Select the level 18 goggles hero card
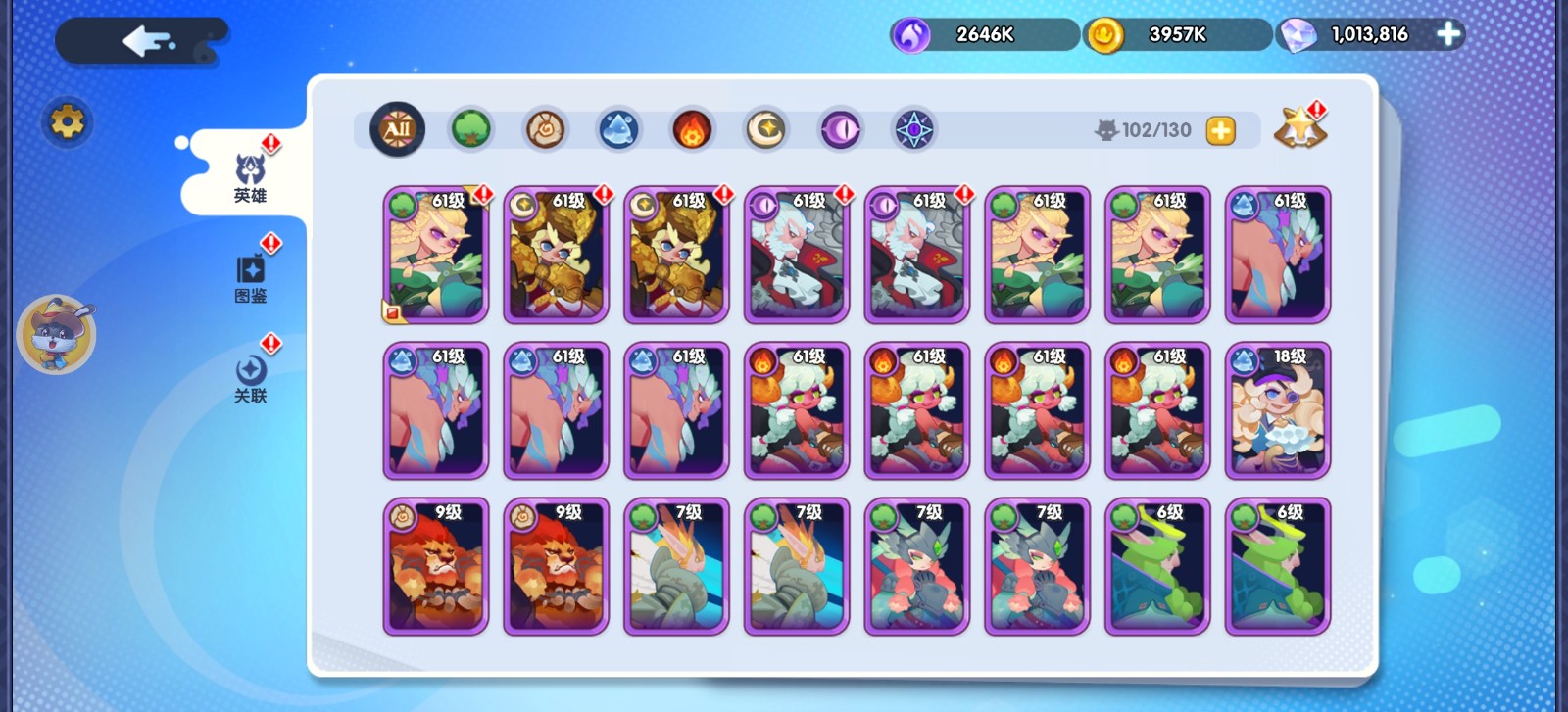This screenshot has height=712, width=1568. coord(1278,410)
